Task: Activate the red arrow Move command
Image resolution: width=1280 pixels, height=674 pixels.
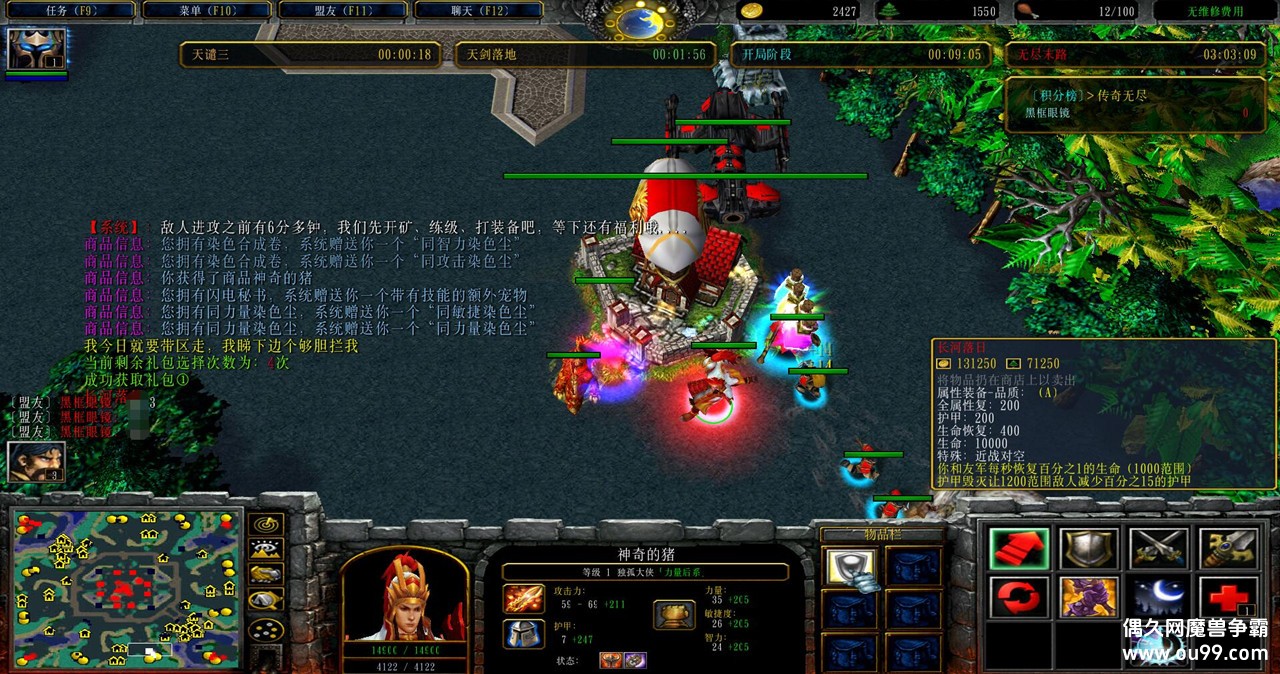Action: pyautogui.click(x=1019, y=549)
